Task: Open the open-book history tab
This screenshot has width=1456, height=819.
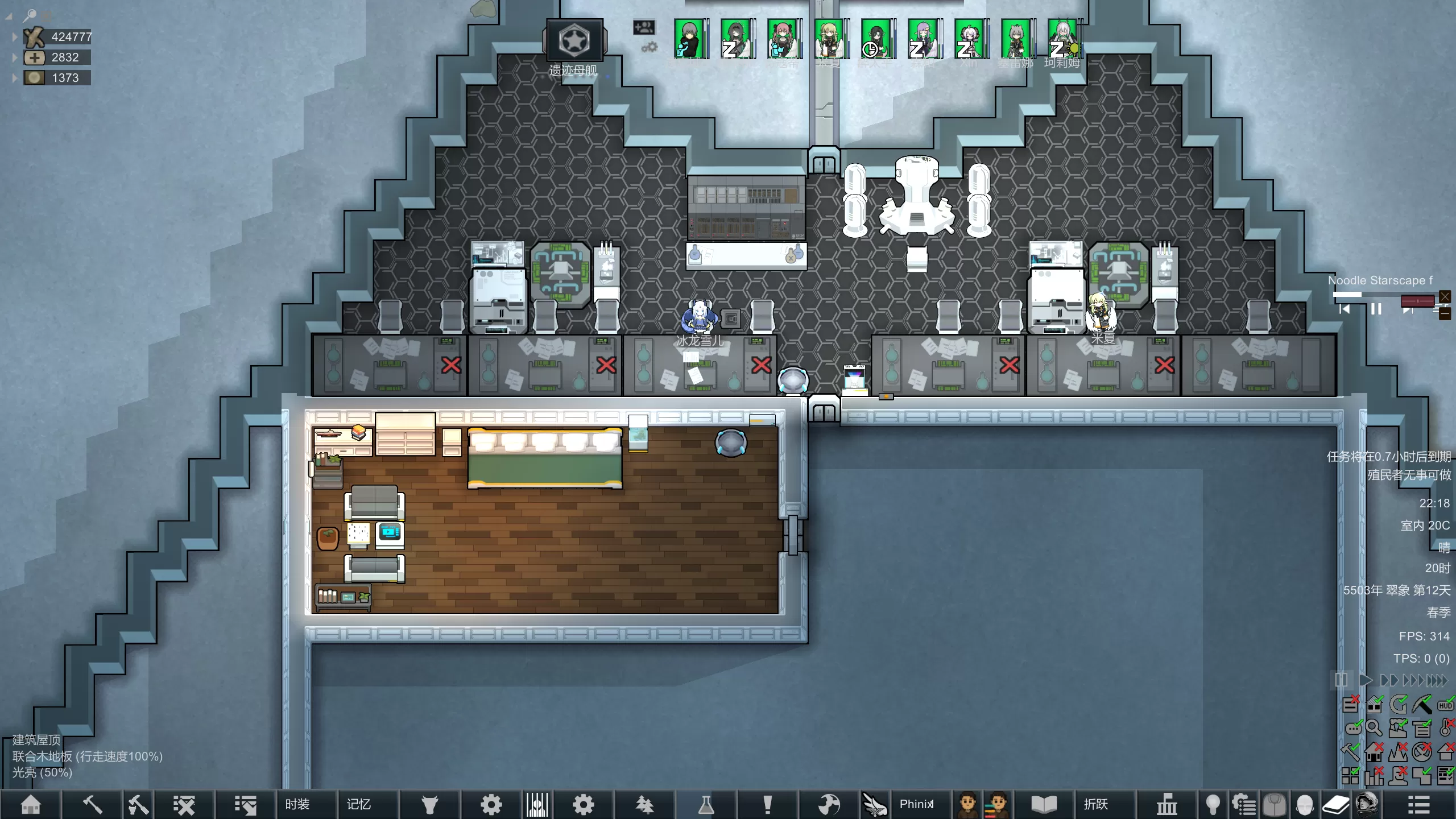Action: (1044, 804)
